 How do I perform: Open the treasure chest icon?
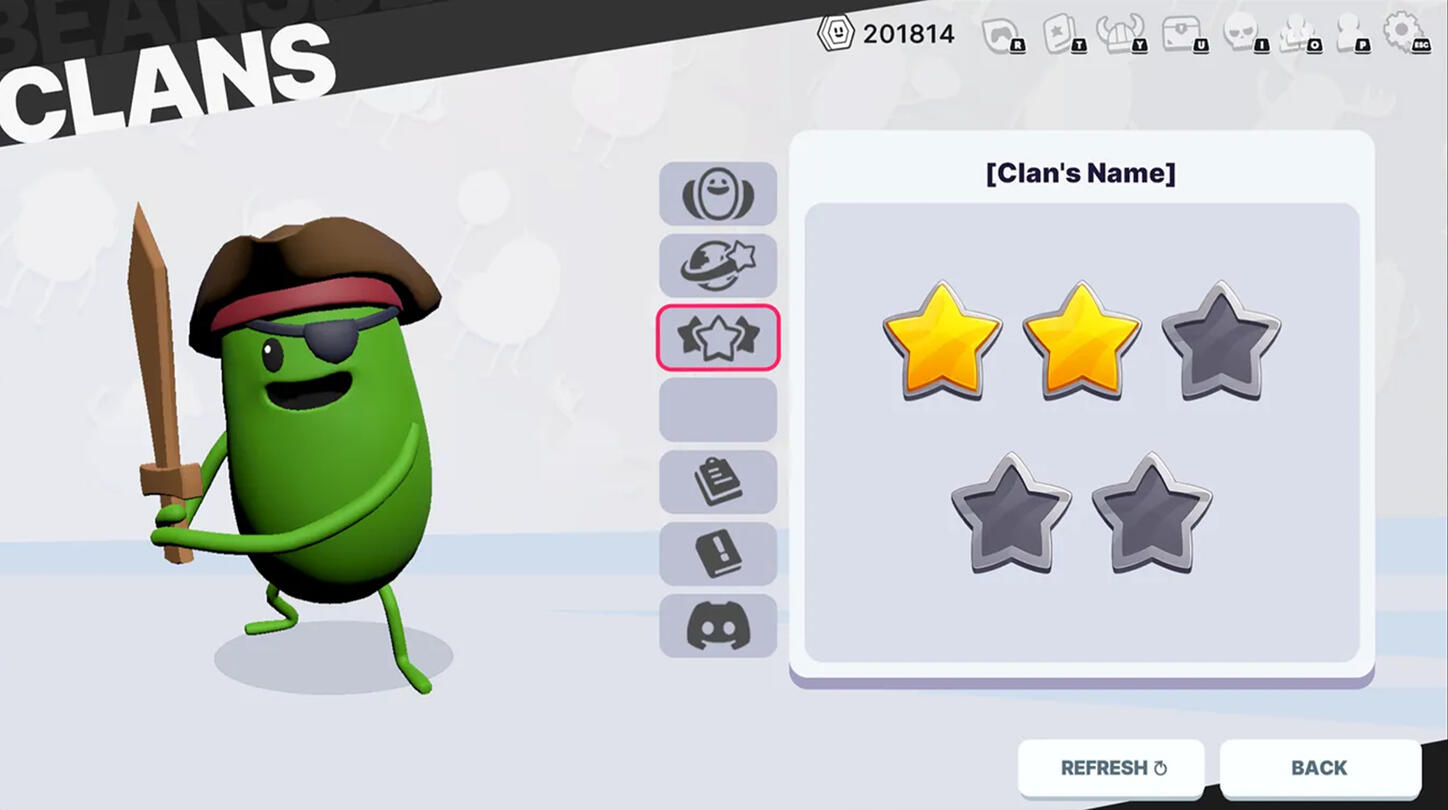[x=1182, y=35]
